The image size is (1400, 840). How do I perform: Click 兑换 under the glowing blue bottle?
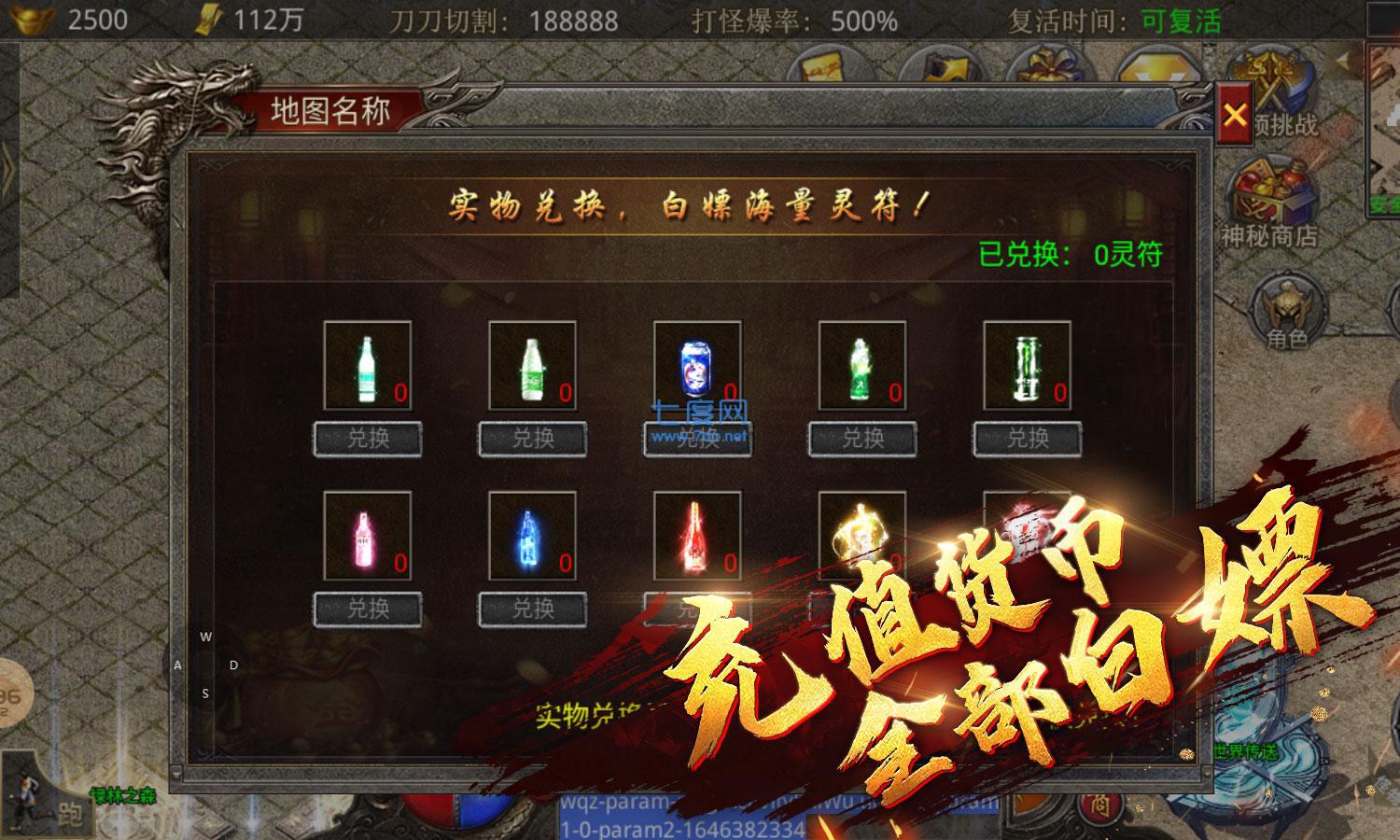[x=530, y=611]
